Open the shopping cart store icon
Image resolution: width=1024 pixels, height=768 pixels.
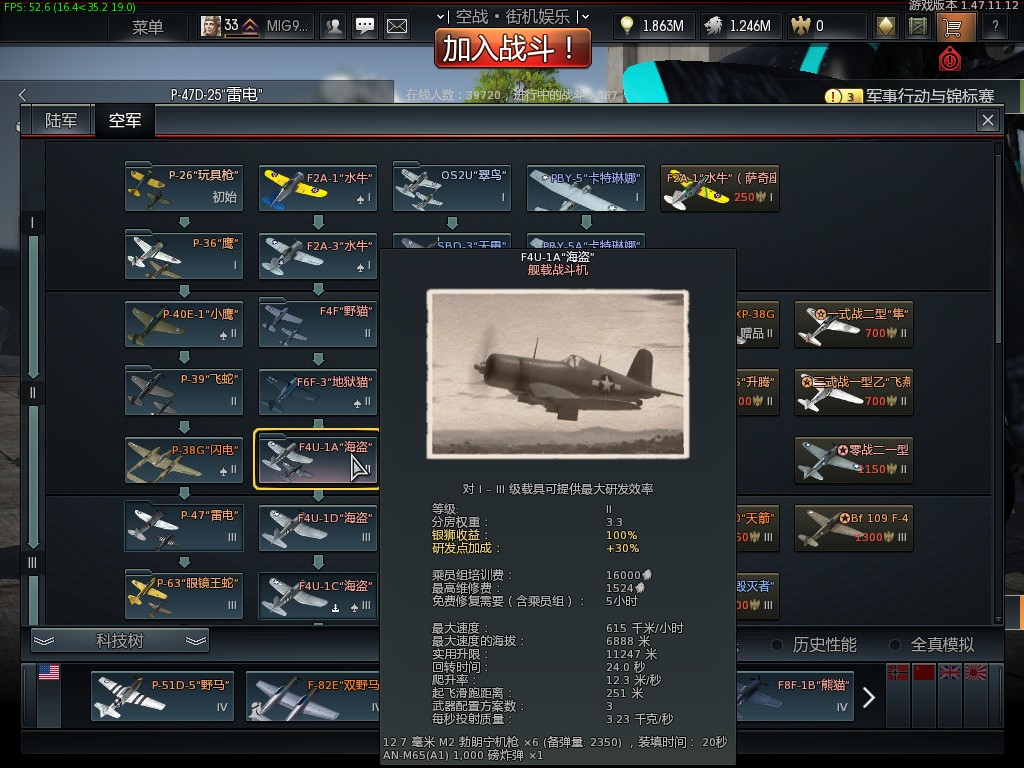coord(951,27)
